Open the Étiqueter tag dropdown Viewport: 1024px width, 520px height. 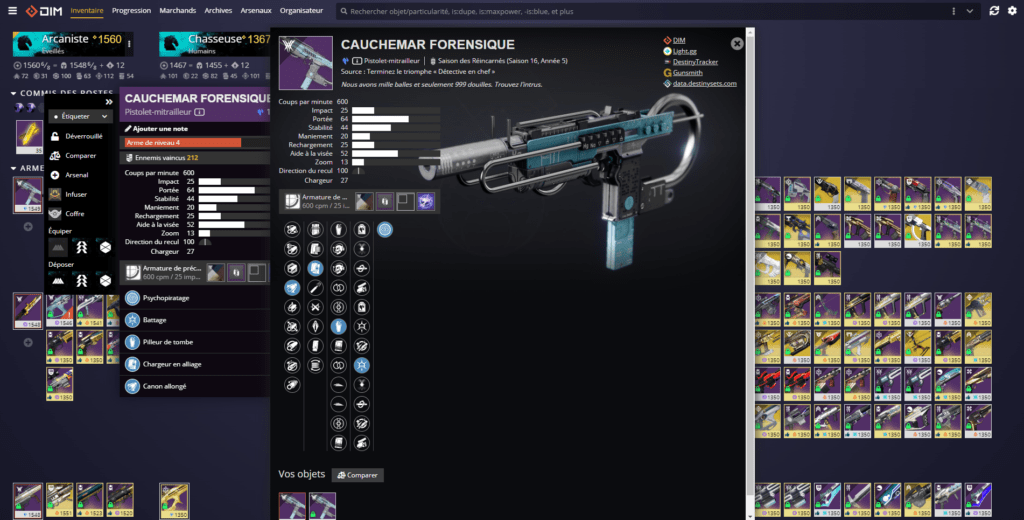pos(80,116)
